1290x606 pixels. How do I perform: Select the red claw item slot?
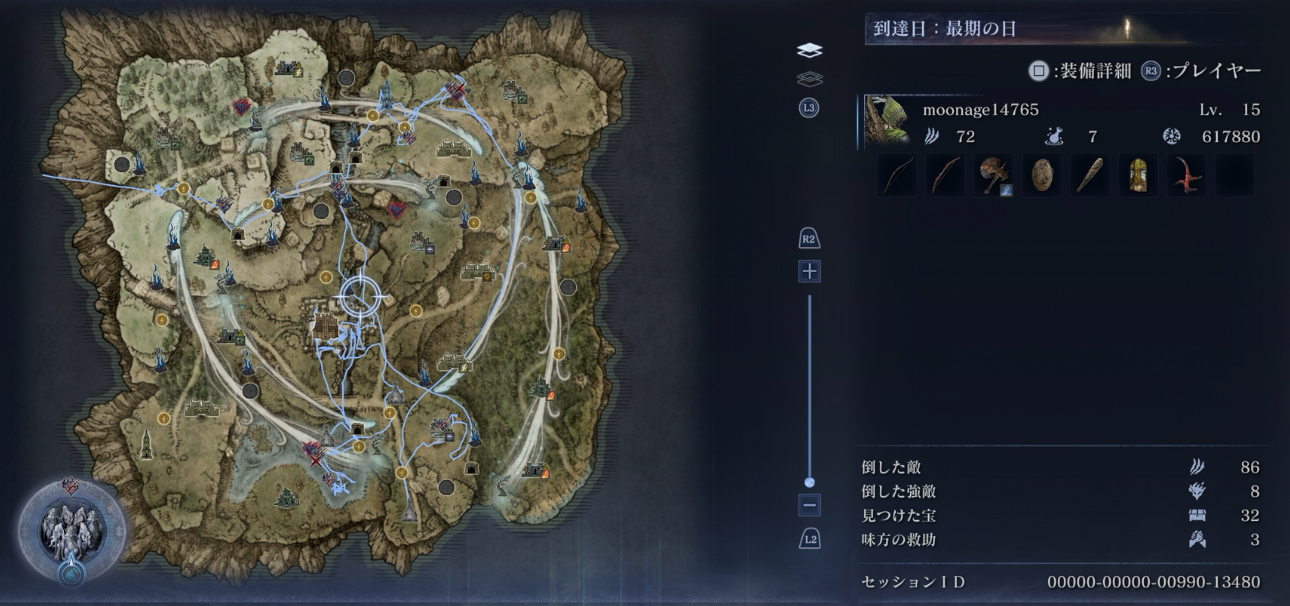(x=1185, y=176)
